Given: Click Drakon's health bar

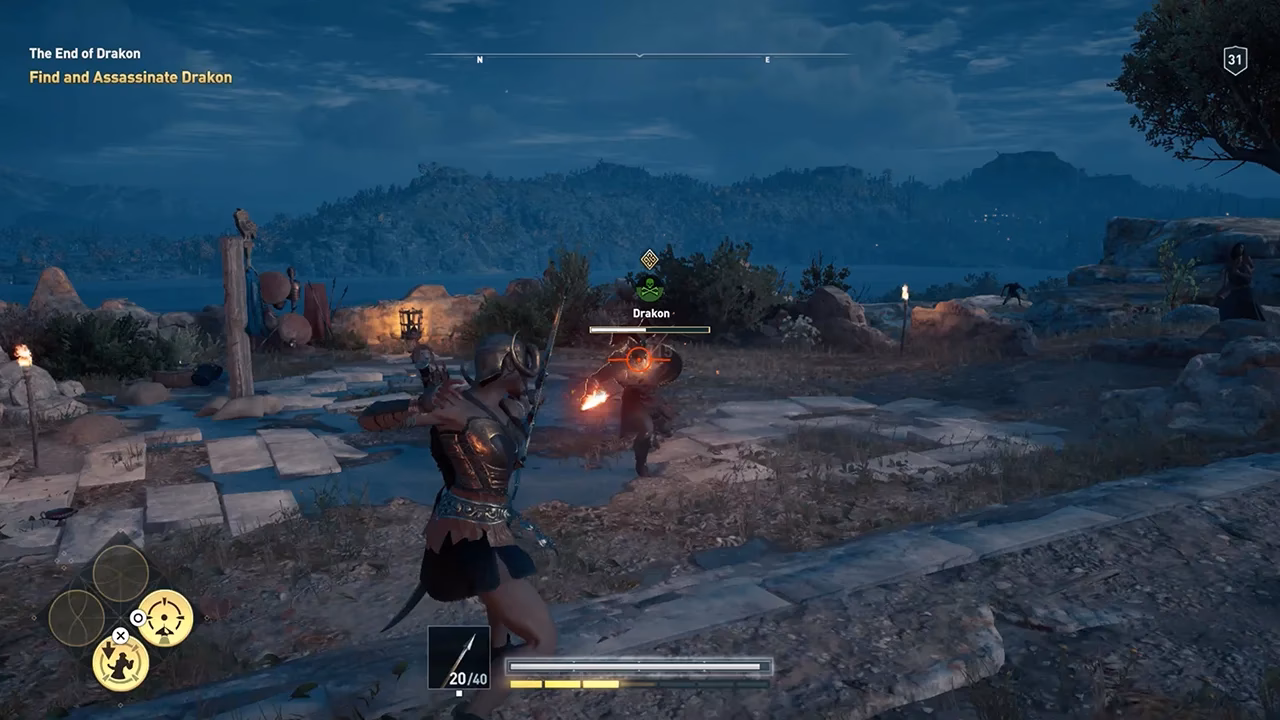Looking at the screenshot, I should pyautogui.click(x=649, y=329).
